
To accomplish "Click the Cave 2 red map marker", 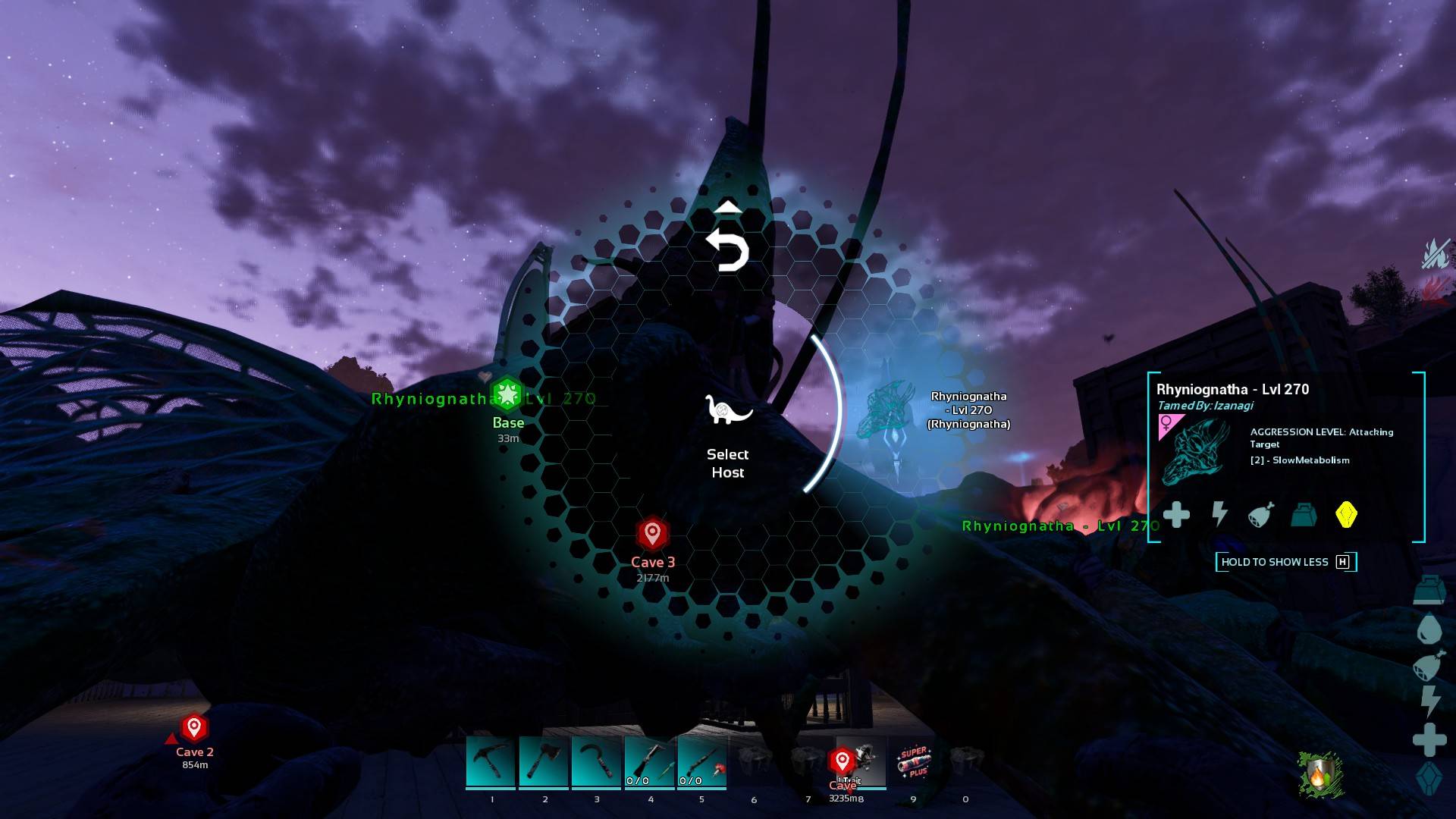I will click(193, 726).
